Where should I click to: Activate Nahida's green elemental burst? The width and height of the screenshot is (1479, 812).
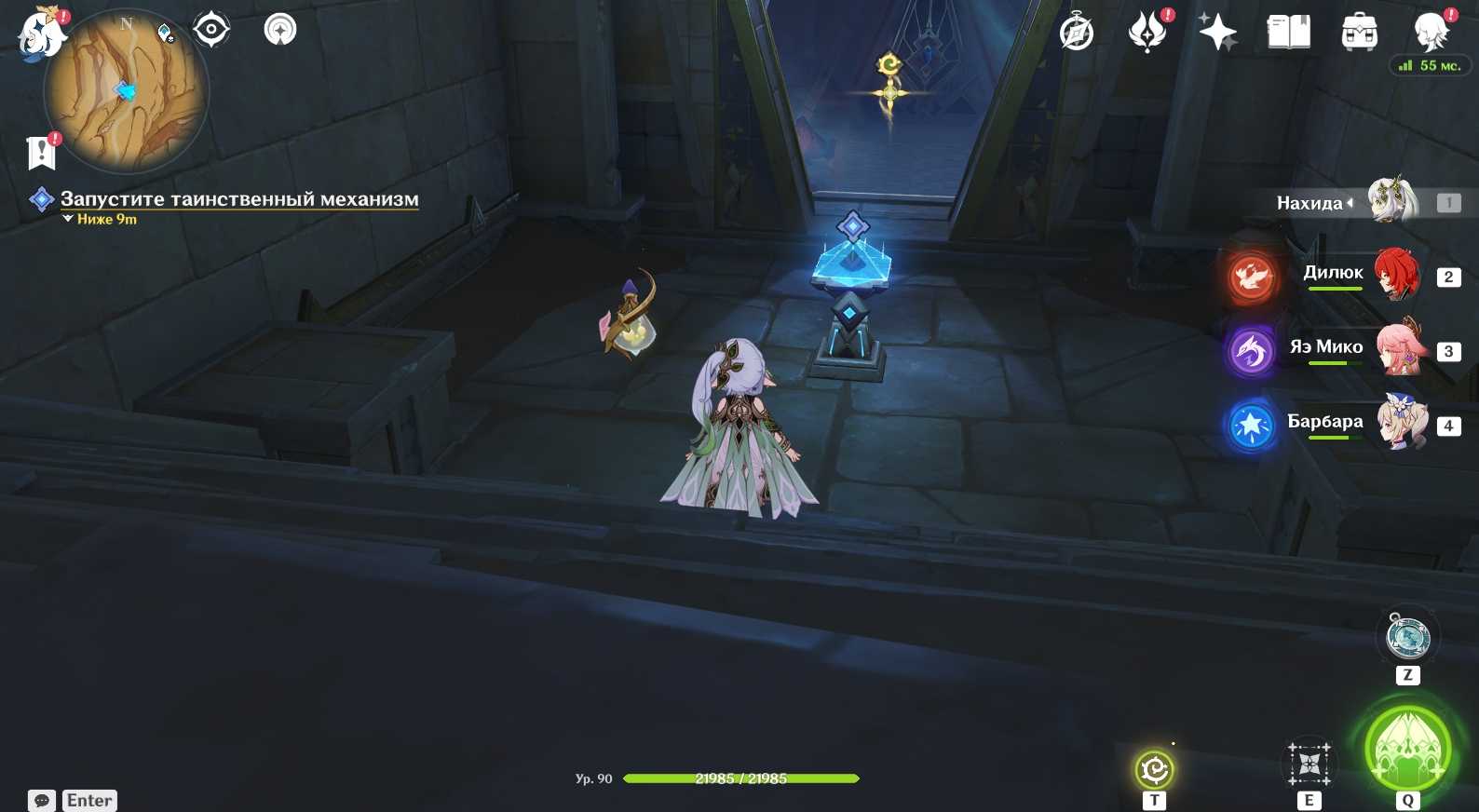[1407, 750]
